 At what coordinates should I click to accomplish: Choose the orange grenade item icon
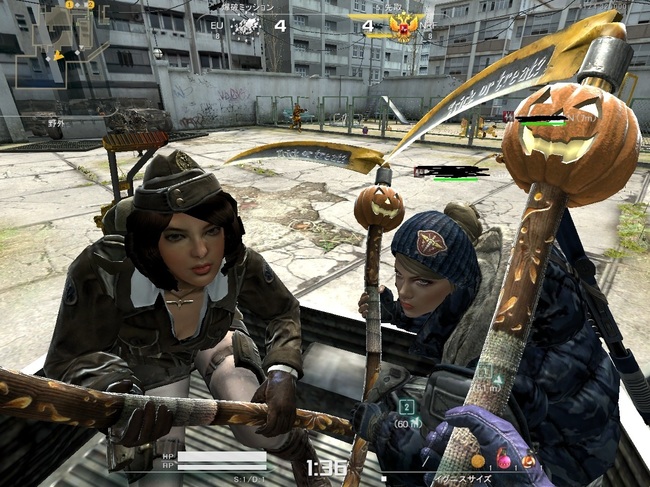pos(478,461)
